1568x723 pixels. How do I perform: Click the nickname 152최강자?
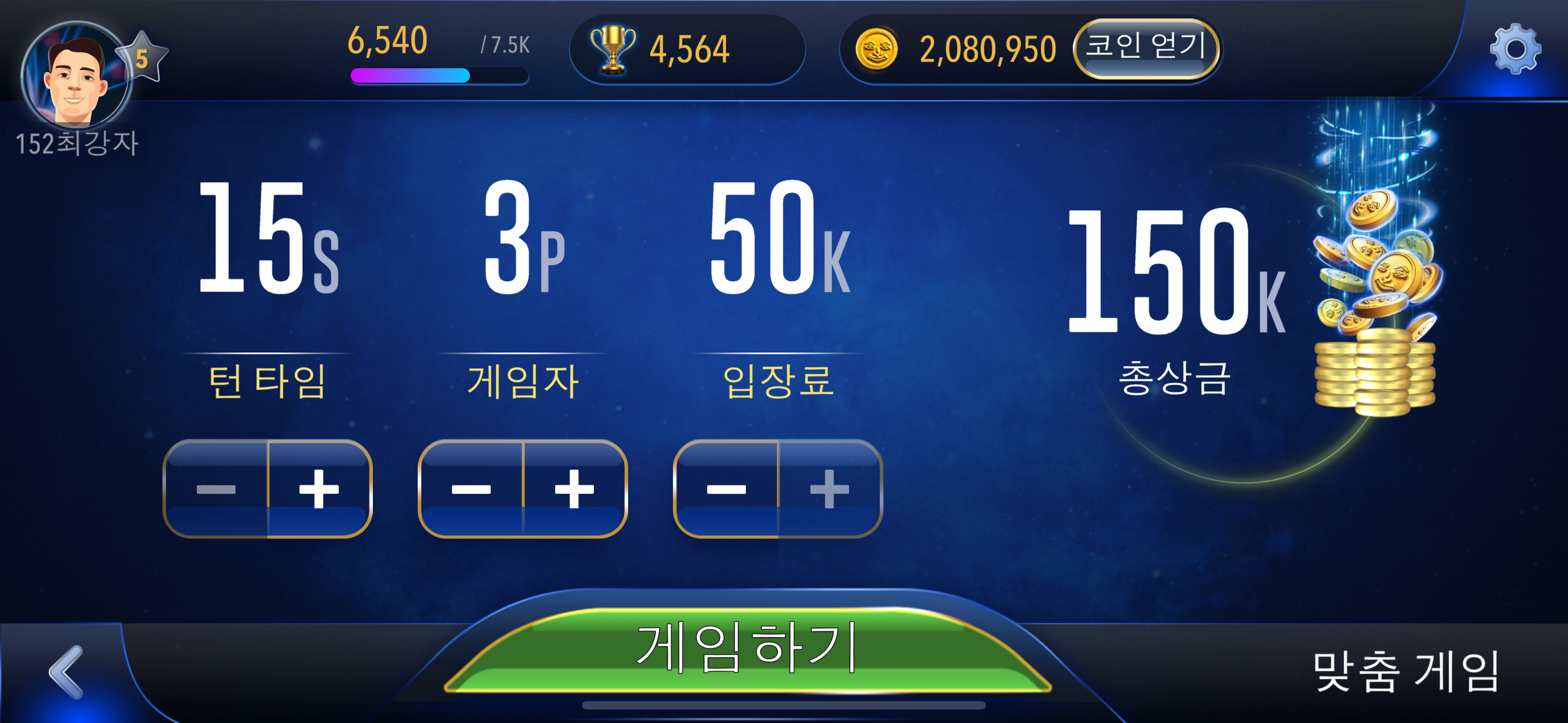point(78,143)
